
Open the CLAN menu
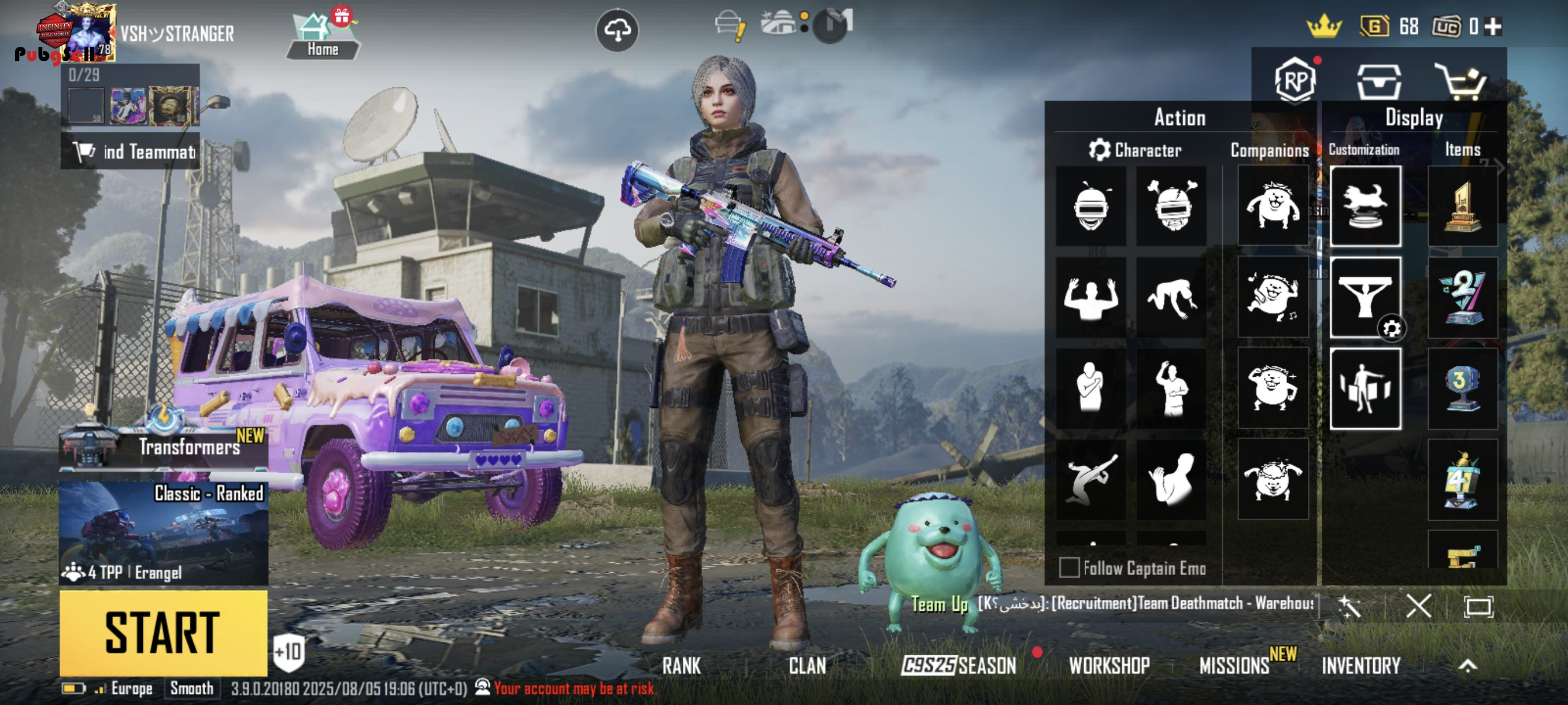point(807,666)
